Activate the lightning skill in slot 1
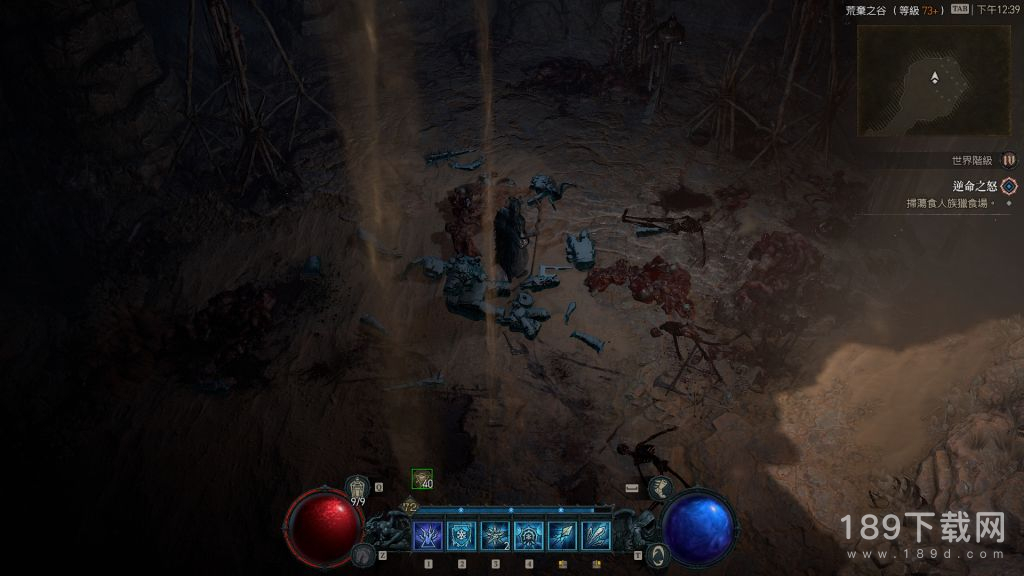The image size is (1024, 576). click(x=428, y=536)
